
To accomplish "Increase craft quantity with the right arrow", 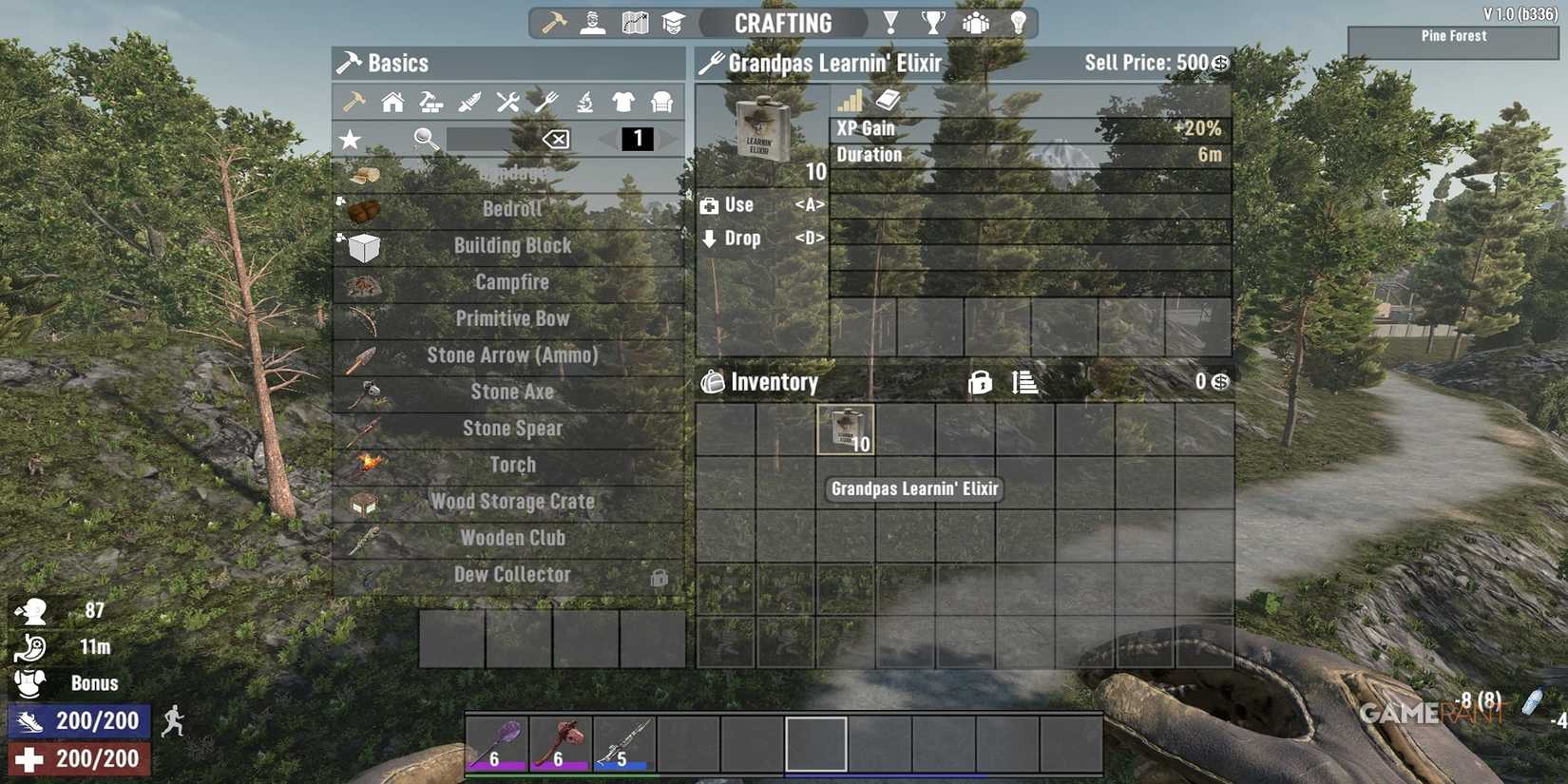I will [668, 140].
